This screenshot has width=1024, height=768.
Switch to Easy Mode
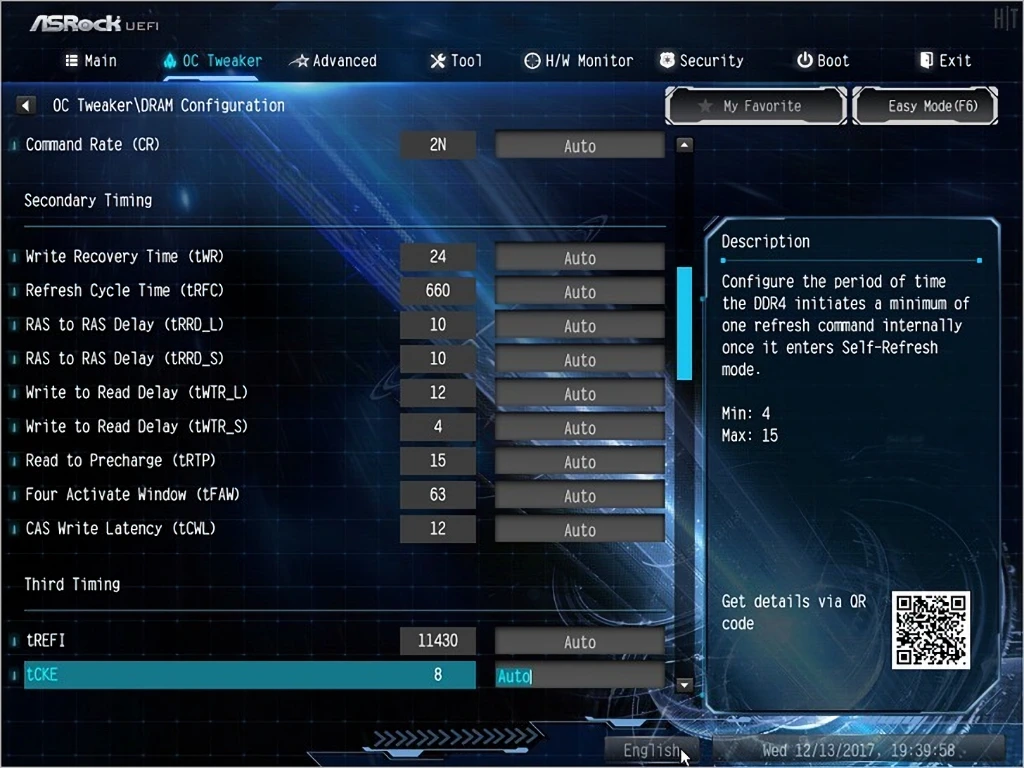pyautogui.click(x=925, y=106)
